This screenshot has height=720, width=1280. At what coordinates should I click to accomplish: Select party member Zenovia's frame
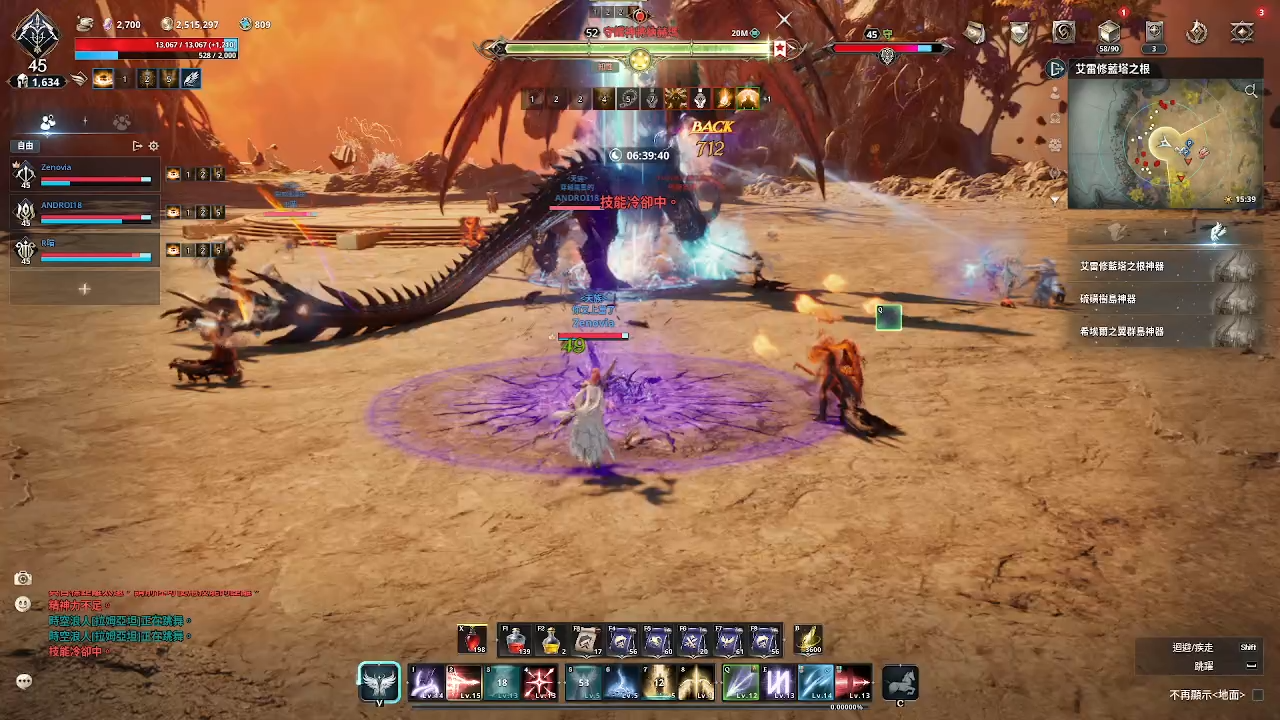pyautogui.click(x=85, y=174)
